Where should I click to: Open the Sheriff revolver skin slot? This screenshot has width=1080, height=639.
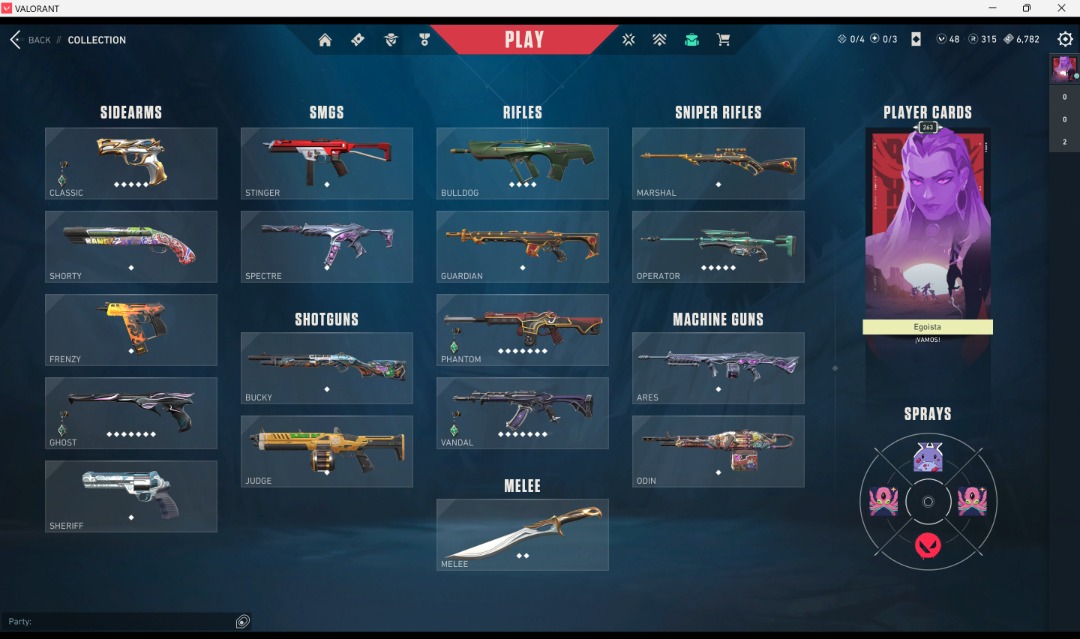coord(131,496)
